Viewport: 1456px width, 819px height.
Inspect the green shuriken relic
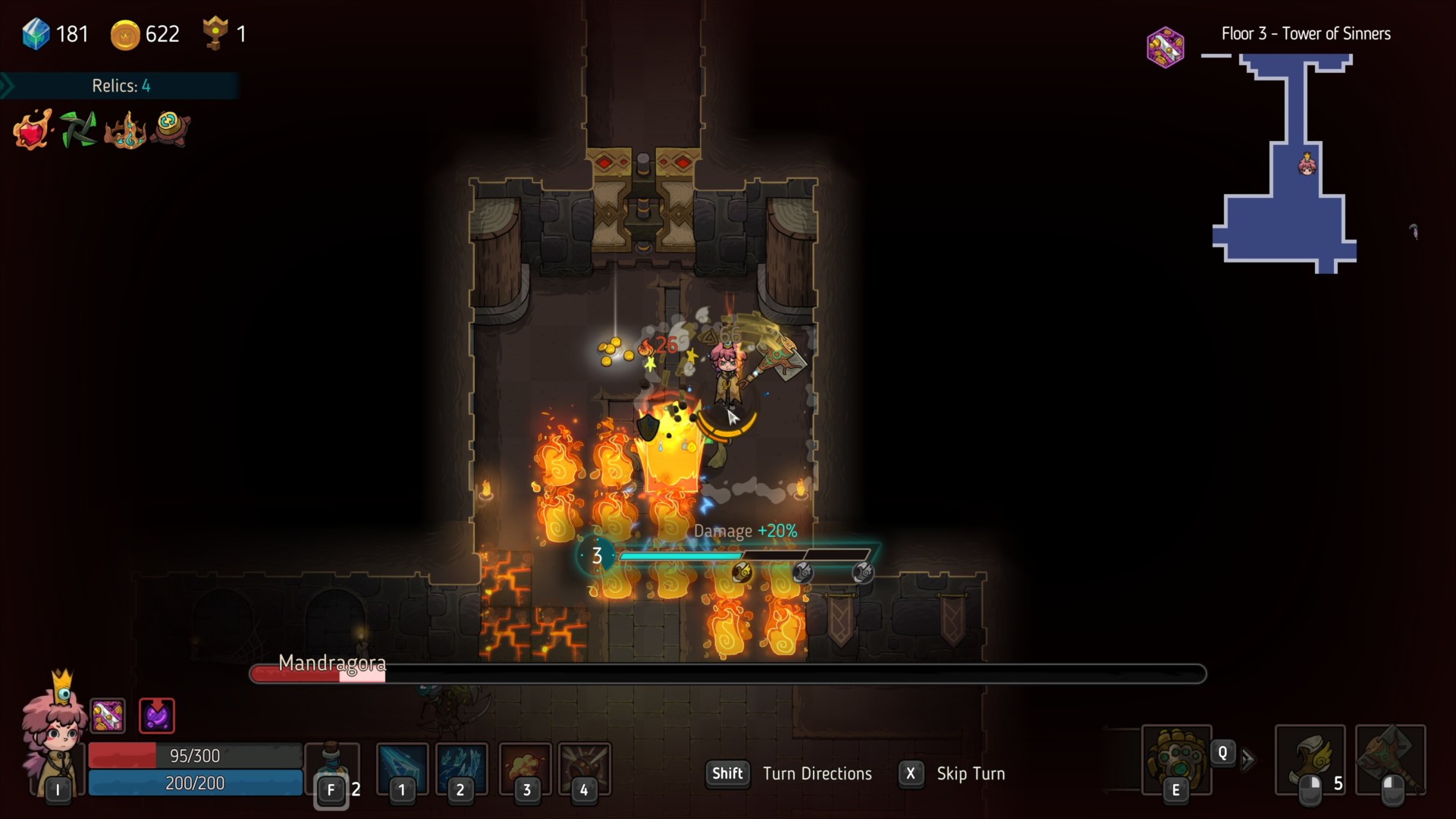(78, 129)
